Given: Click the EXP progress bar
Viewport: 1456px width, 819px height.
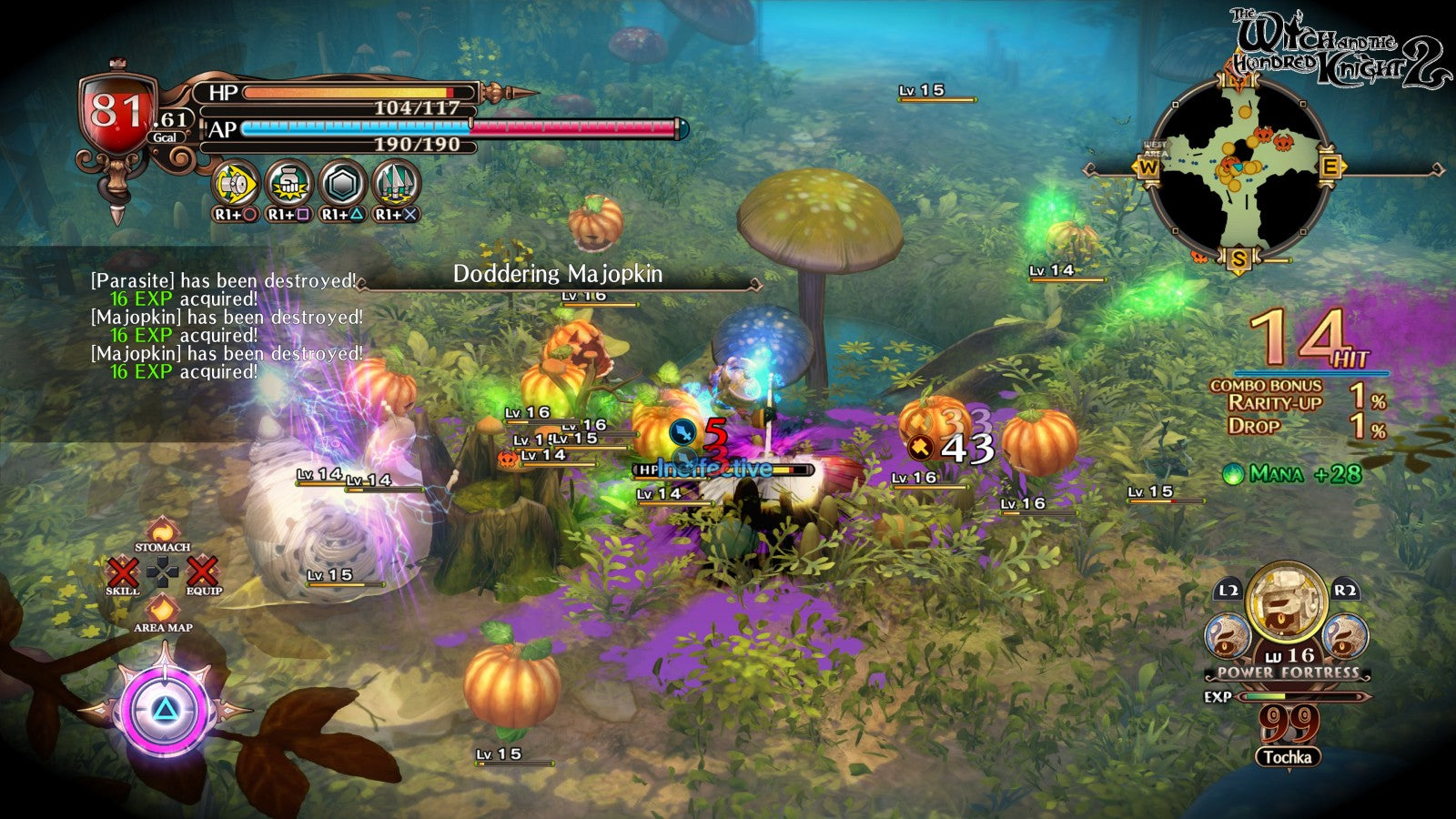Looking at the screenshot, I should point(1299,696).
